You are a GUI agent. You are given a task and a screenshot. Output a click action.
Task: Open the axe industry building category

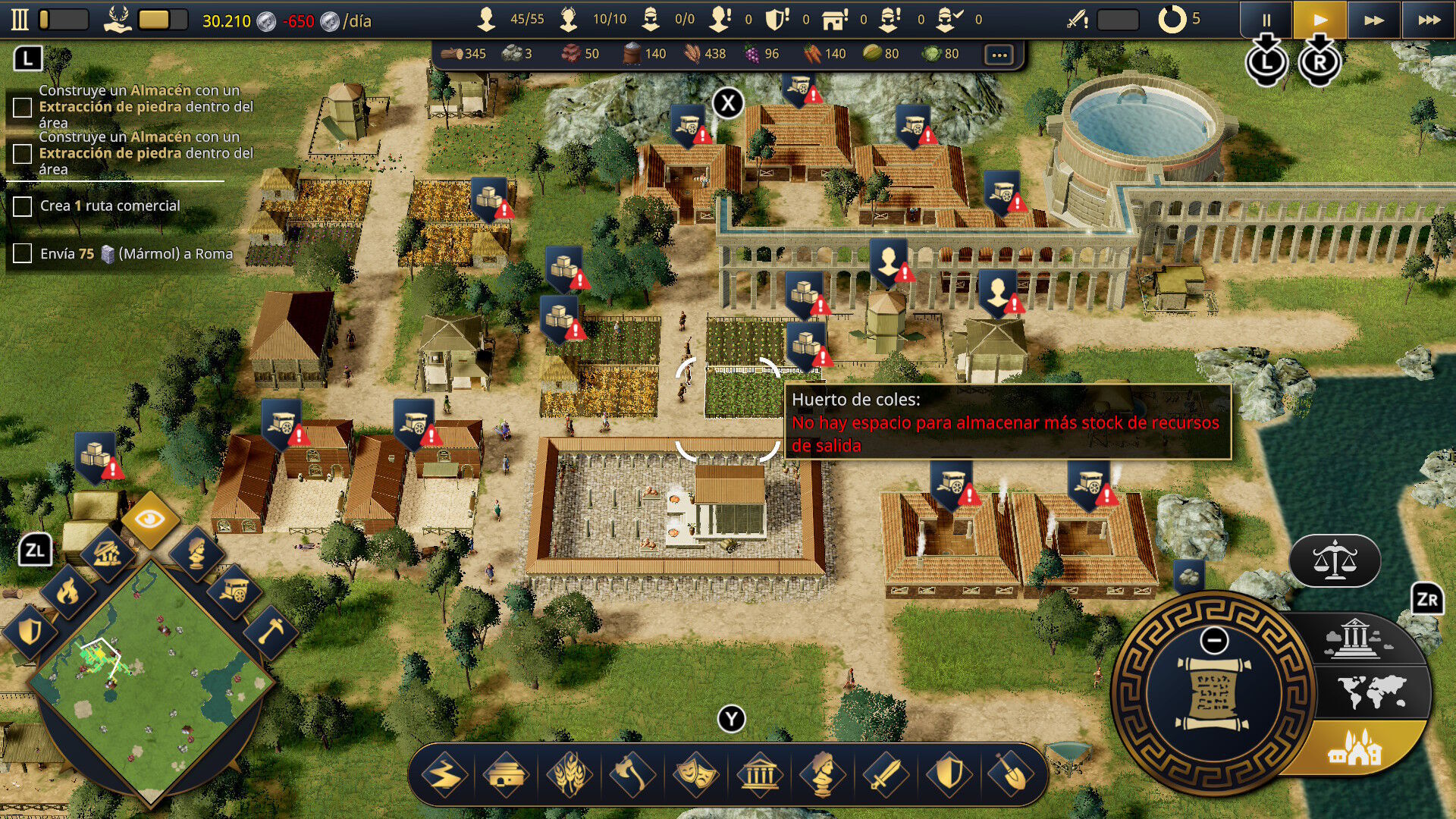click(x=632, y=775)
